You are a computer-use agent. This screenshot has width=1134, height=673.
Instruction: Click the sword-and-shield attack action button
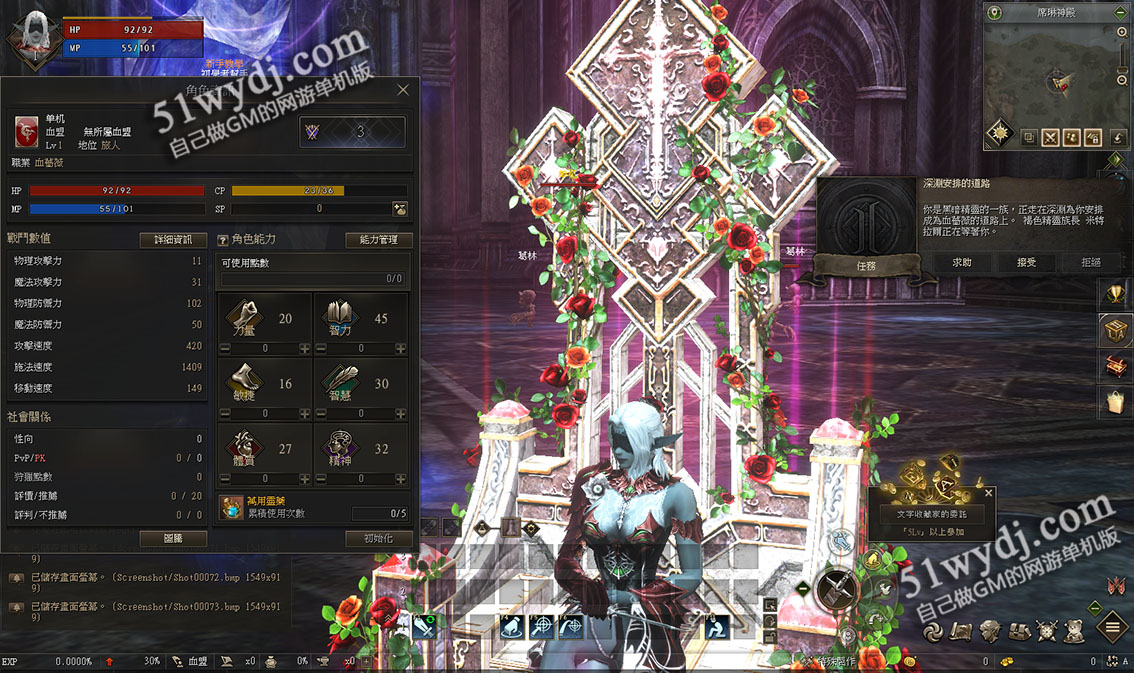838,590
